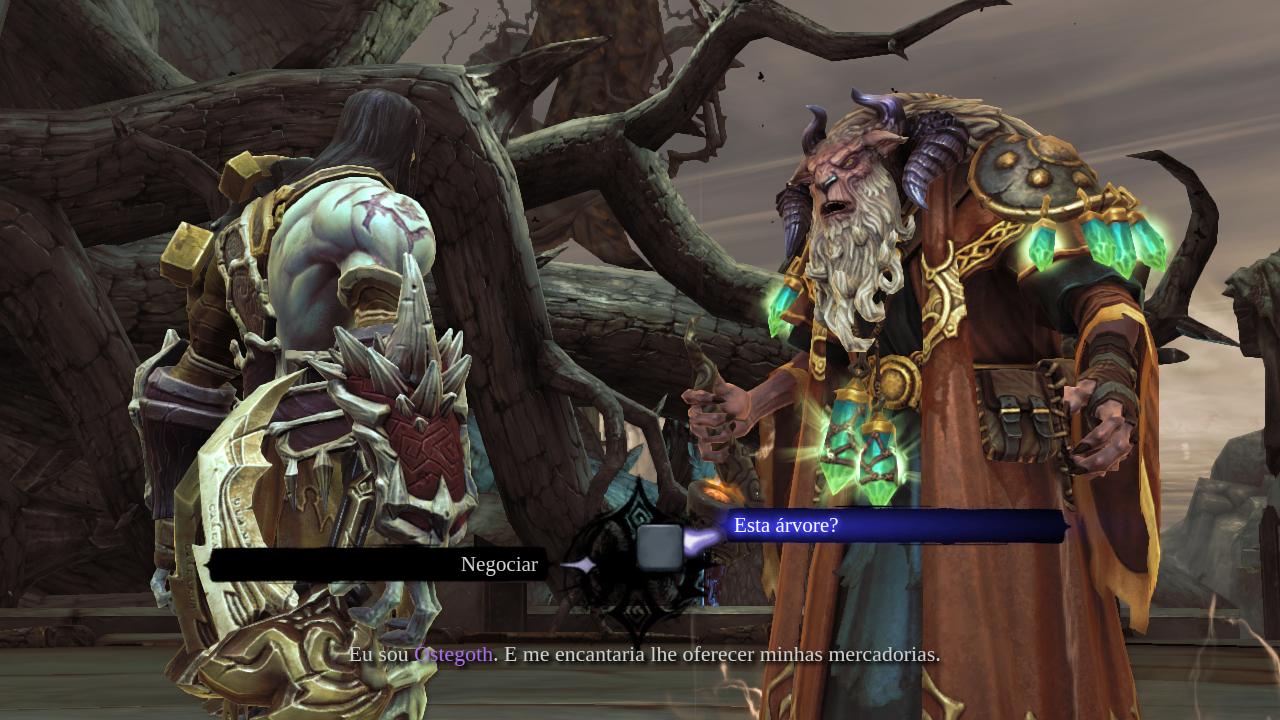
Task: Toggle the highlighted 'Esta árvore?' dialogue choice
Action: 786,526
